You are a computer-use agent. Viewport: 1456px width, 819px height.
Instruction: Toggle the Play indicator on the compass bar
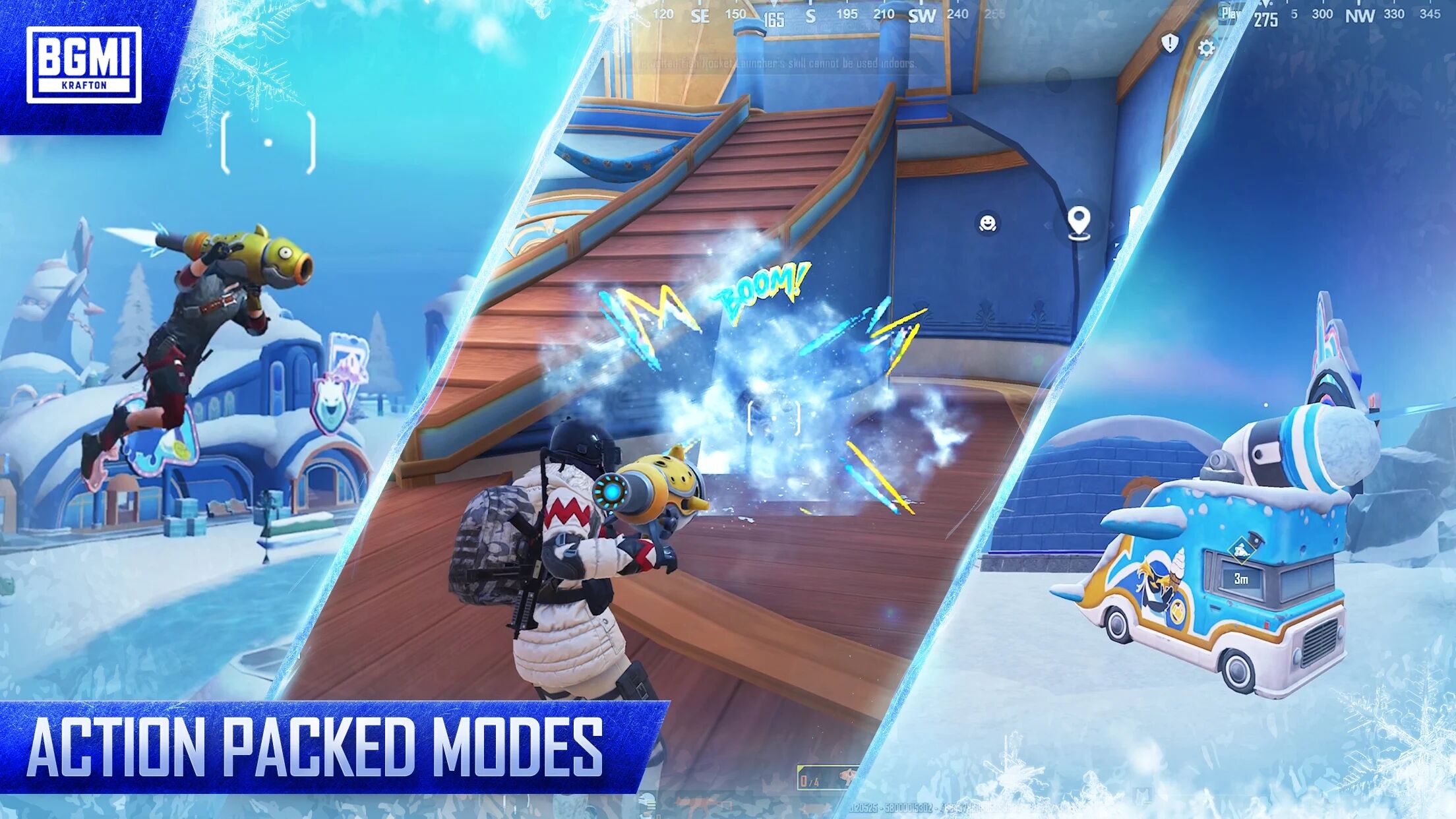click(x=1228, y=12)
